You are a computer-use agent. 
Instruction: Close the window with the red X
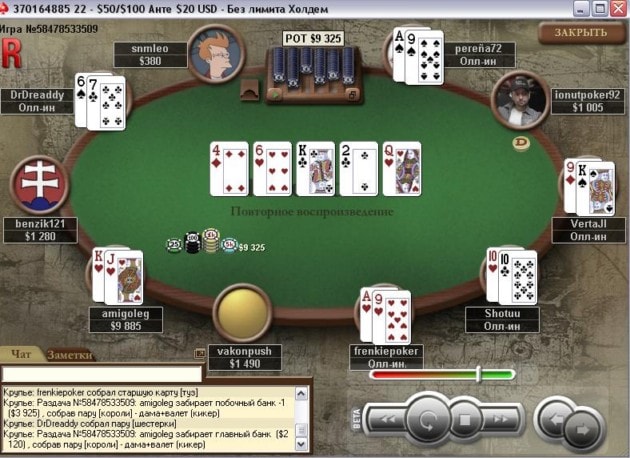point(618,8)
